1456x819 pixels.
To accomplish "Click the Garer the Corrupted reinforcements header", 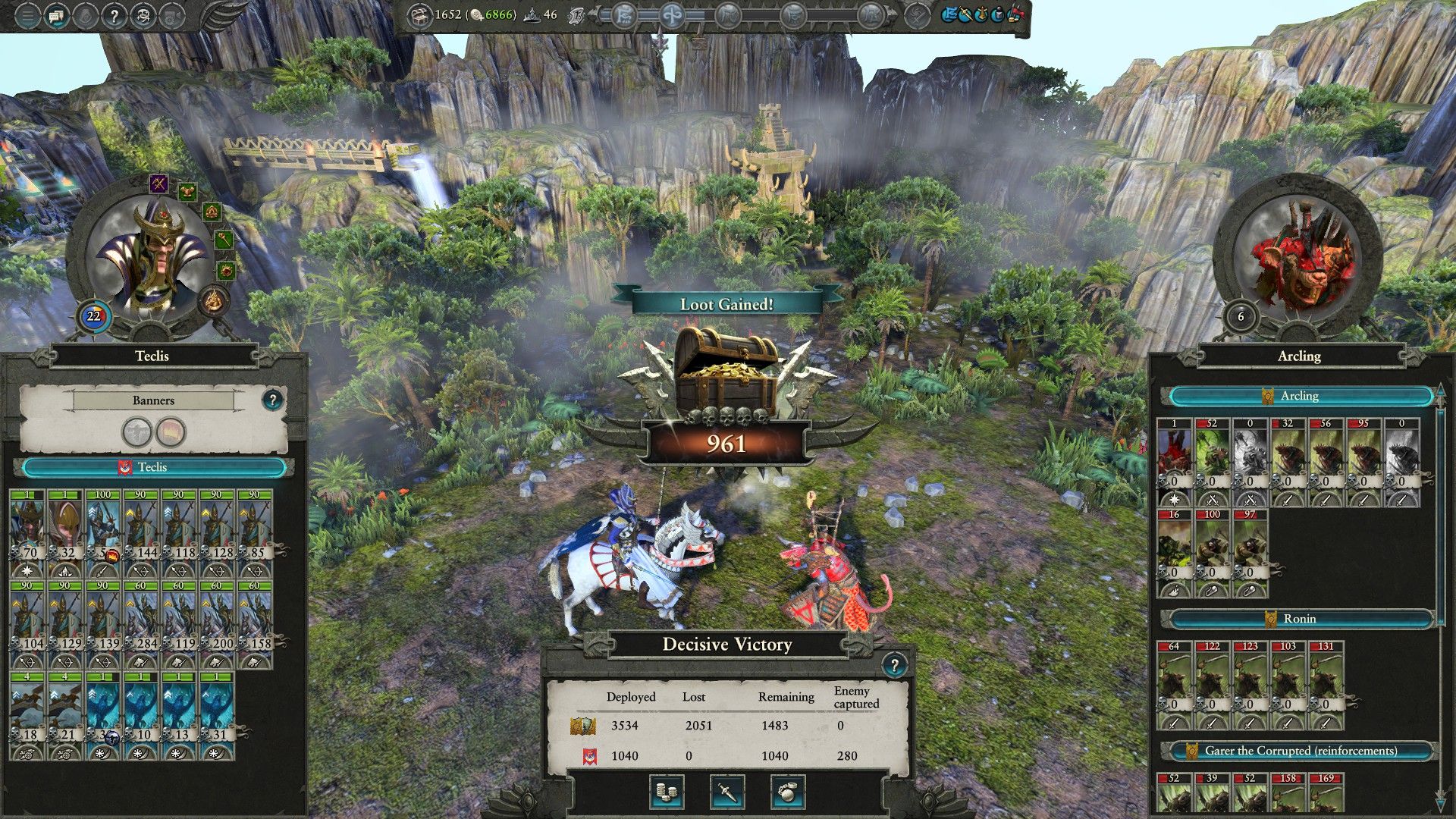I will (x=1299, y=751).
